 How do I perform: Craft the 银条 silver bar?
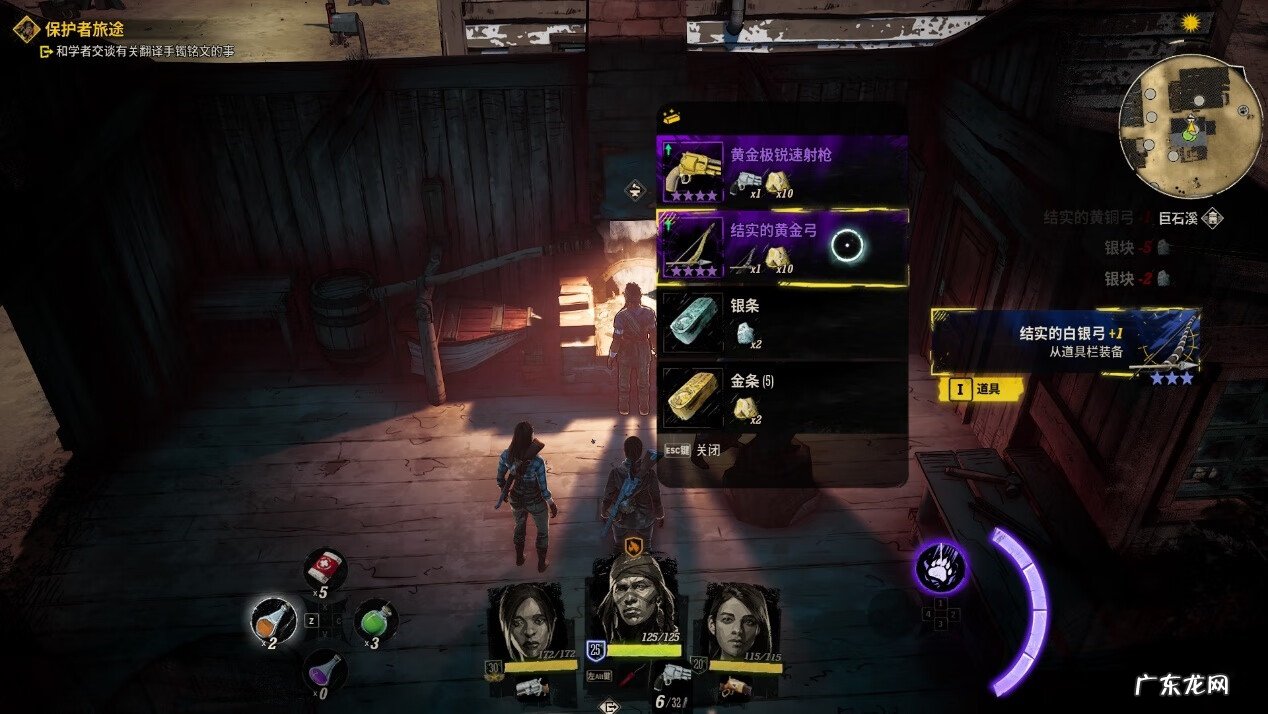pyautogui.click(x=782, y=322)
